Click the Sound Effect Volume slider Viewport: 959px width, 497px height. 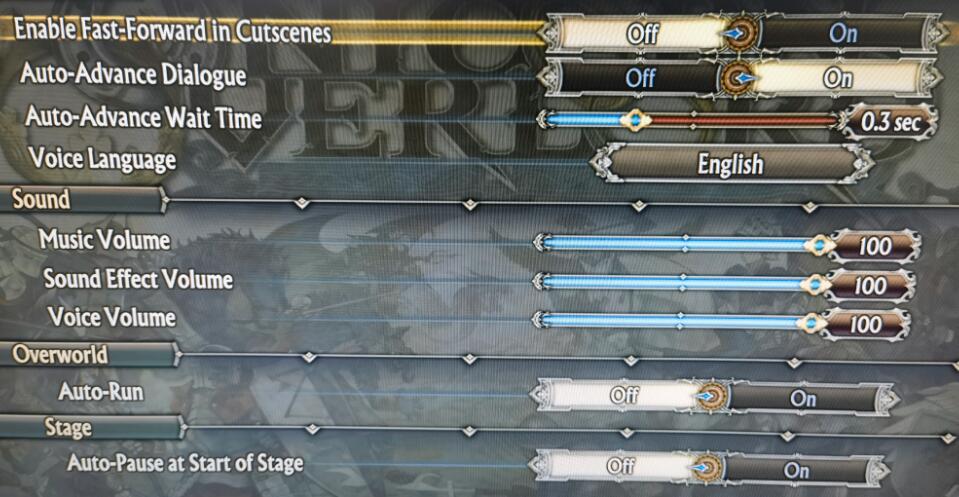pyautogui.click(x=676, y=283)
